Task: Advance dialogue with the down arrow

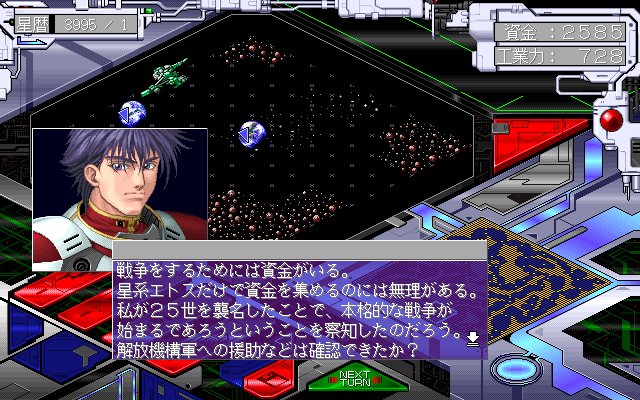Action: coord(473,338)
